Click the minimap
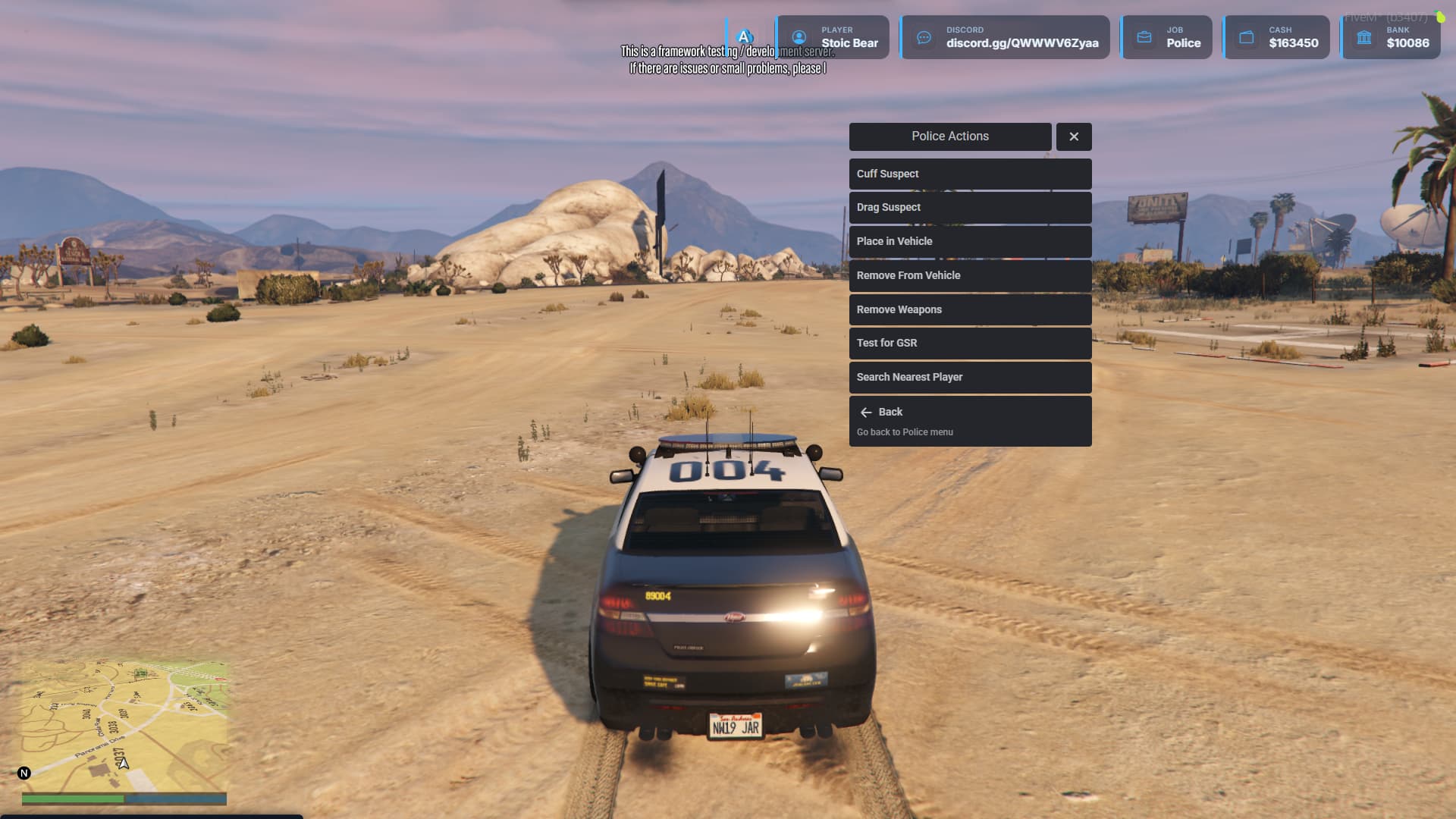The width and height of the screenshot is (1456, 819). (x=124, y=726)
